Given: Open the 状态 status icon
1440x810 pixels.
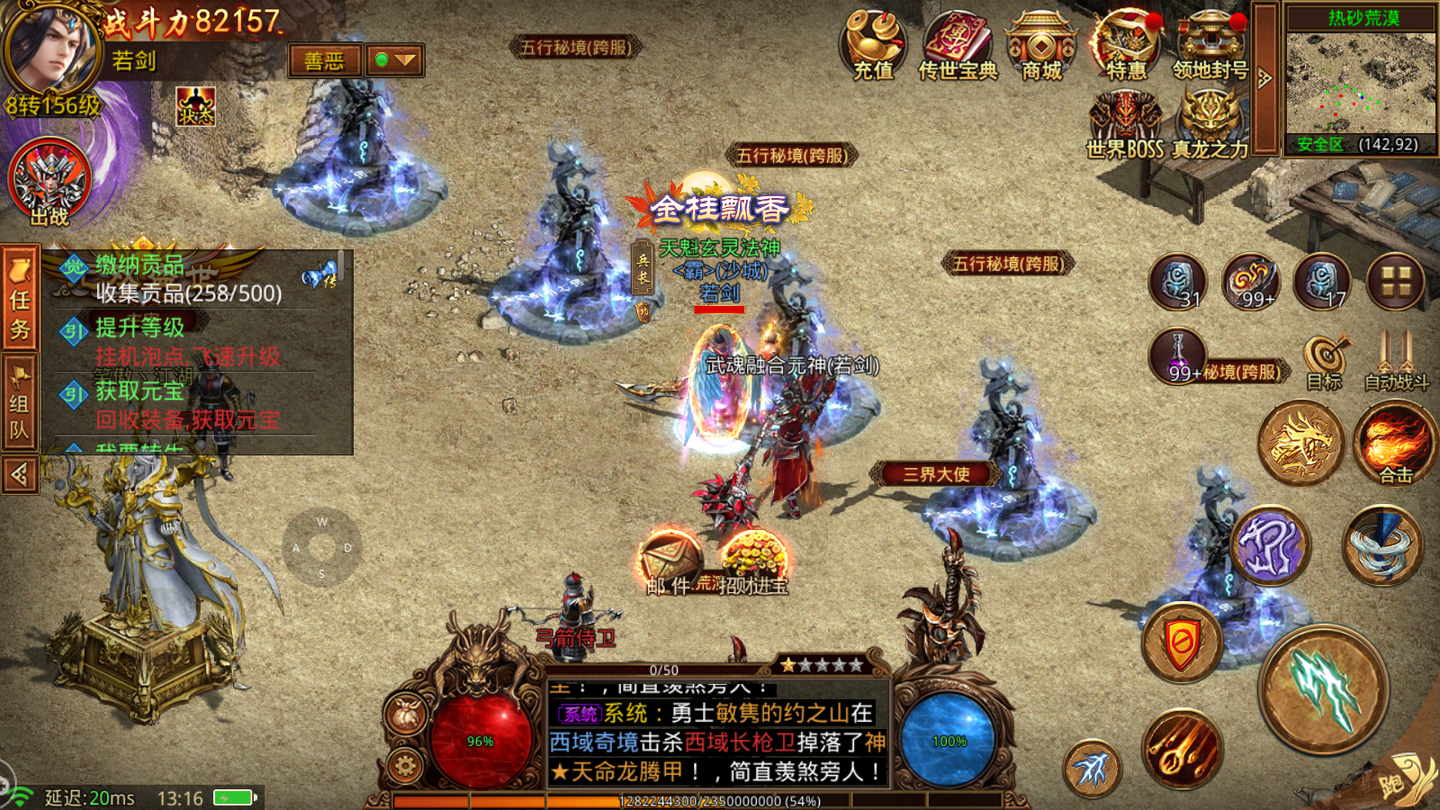Looking at the screenshot, I should pyautogui.click(x=196, y=107).
